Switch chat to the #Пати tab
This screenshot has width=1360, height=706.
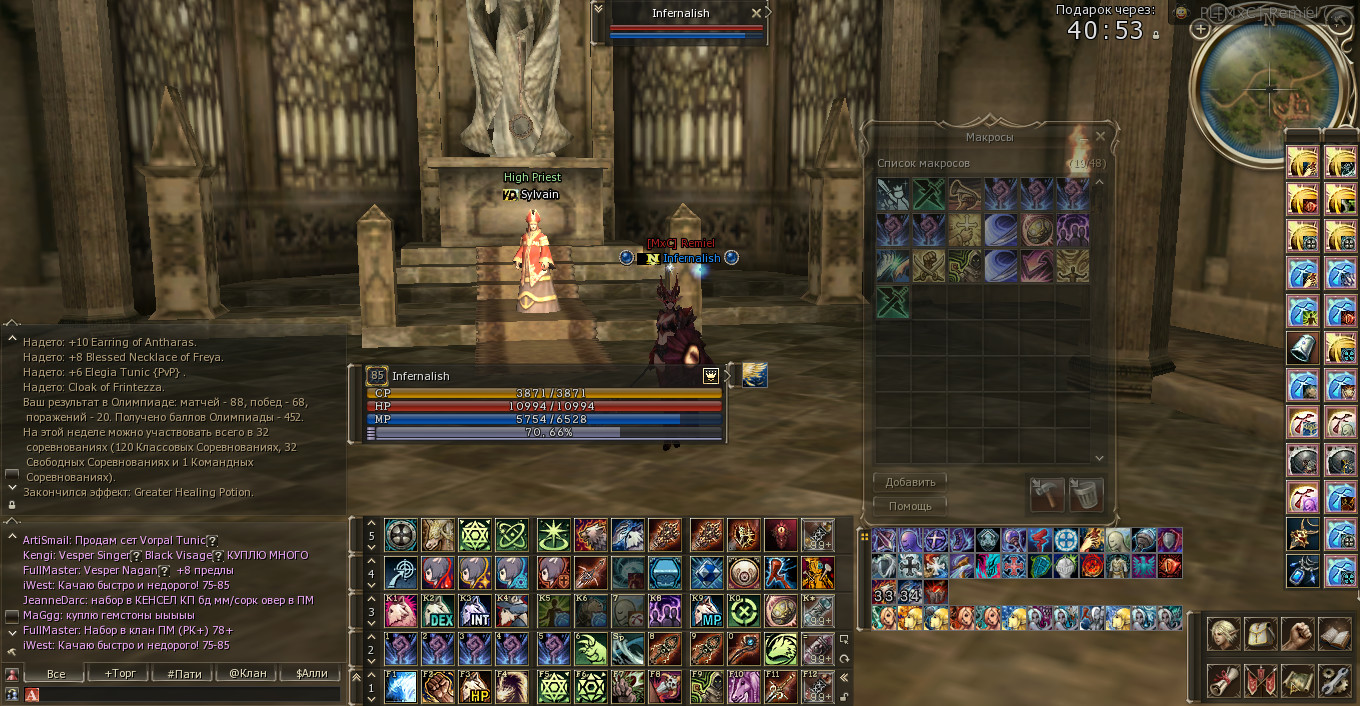pos(184,673)
